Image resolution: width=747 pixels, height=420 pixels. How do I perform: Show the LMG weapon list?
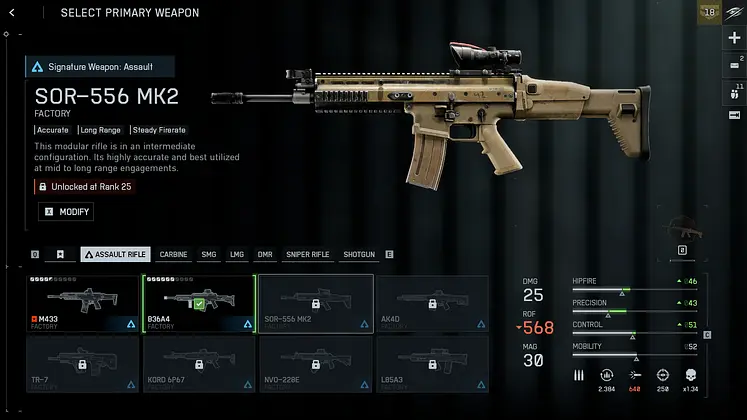[237, 255]
